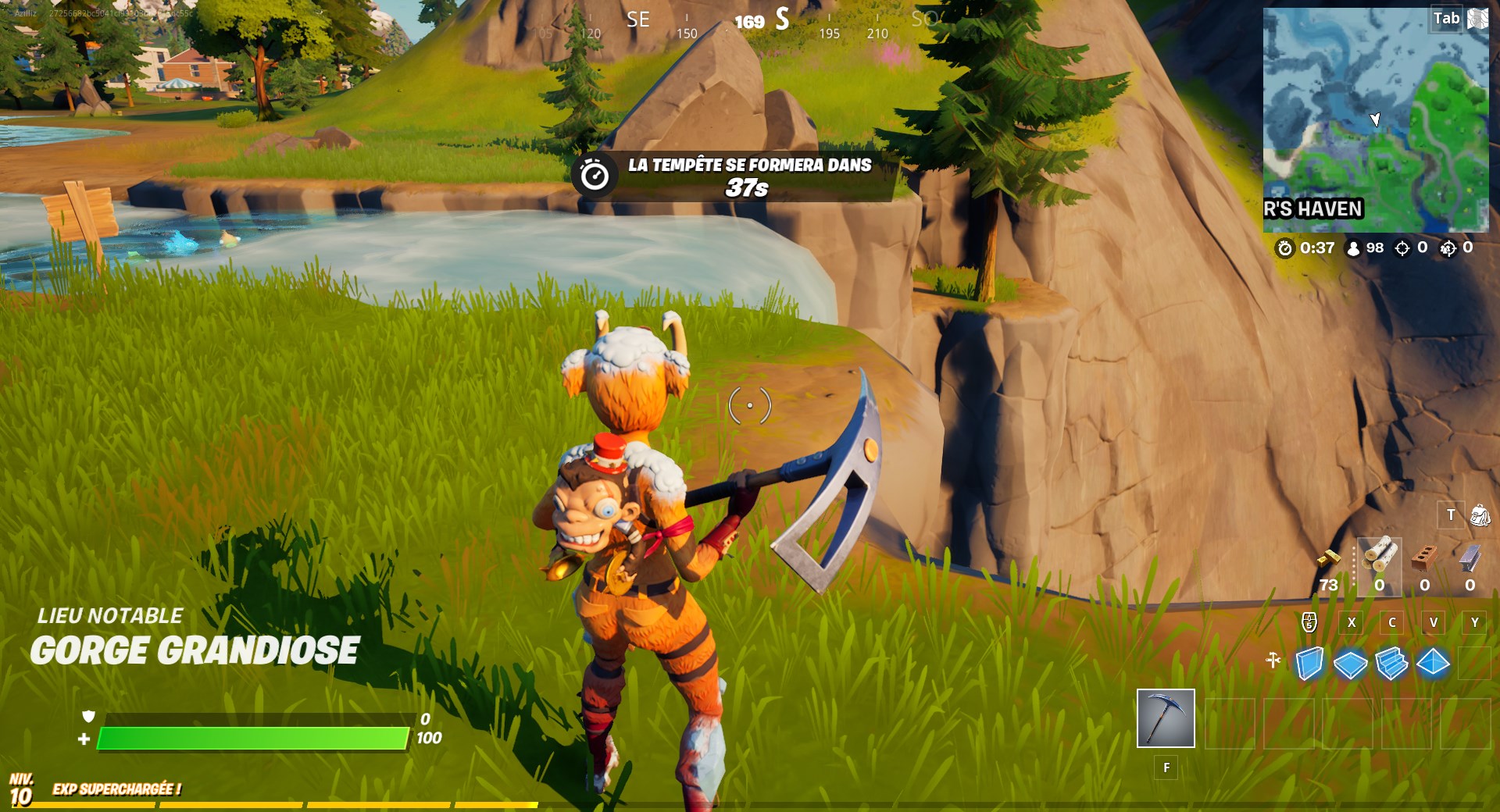Select the floor building piece icon
The width and height of the screenshot is (1500, 812).
click(x=1349, y=664)
